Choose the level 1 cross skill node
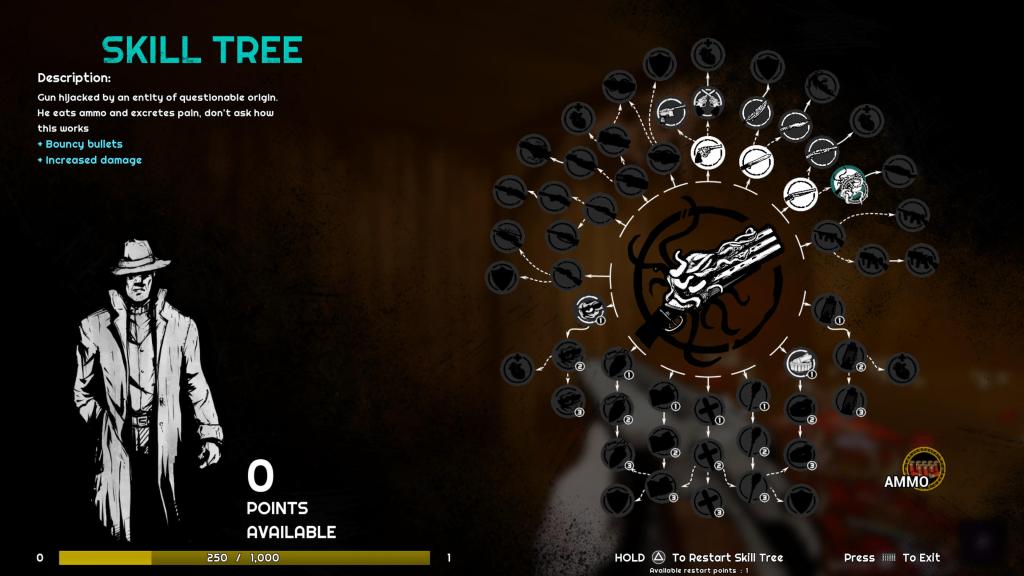Screen dimensions: 1024x576 tap(709, 408)
